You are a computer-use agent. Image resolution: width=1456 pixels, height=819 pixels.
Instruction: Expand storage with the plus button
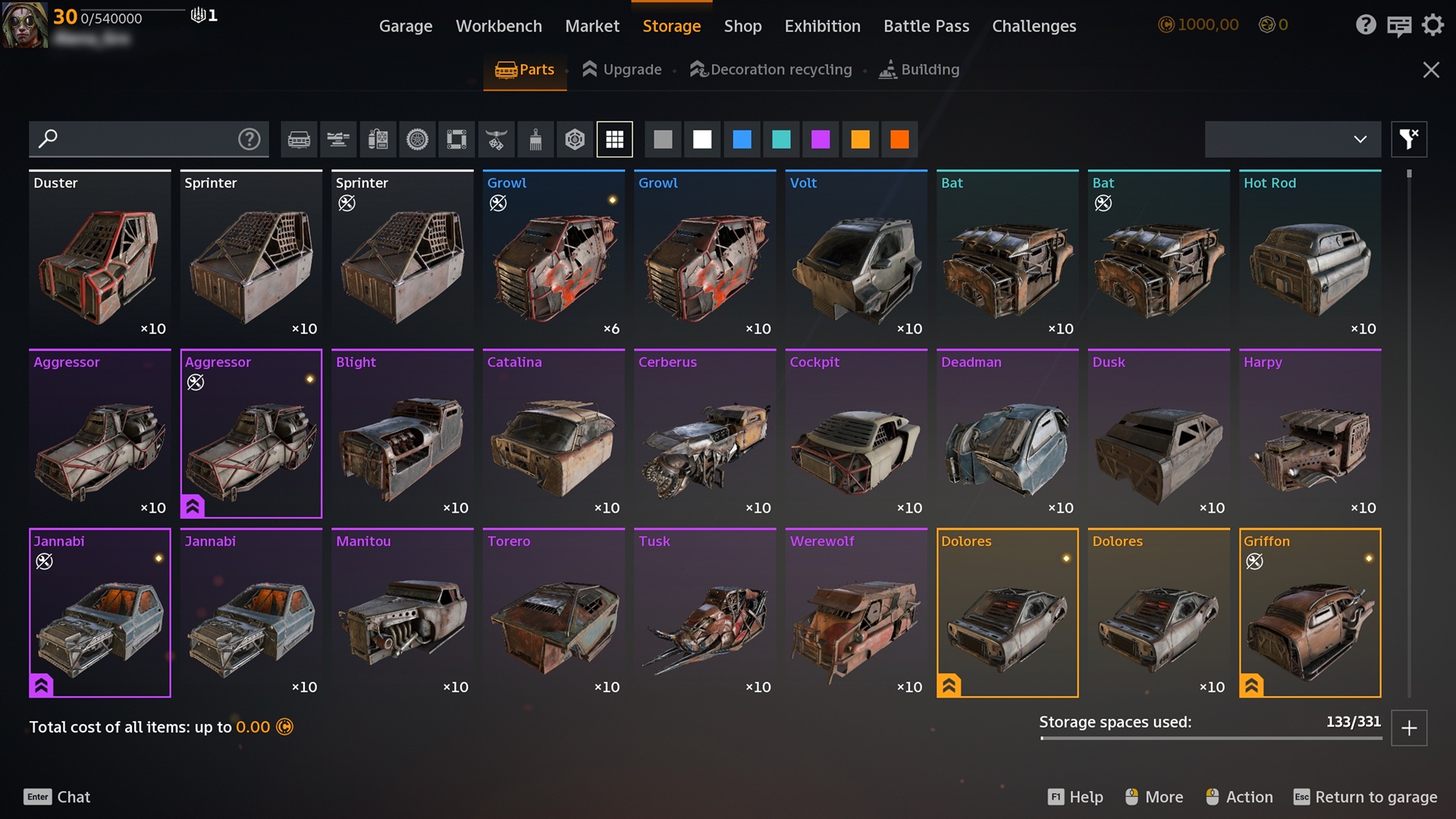click(1409, 728)
